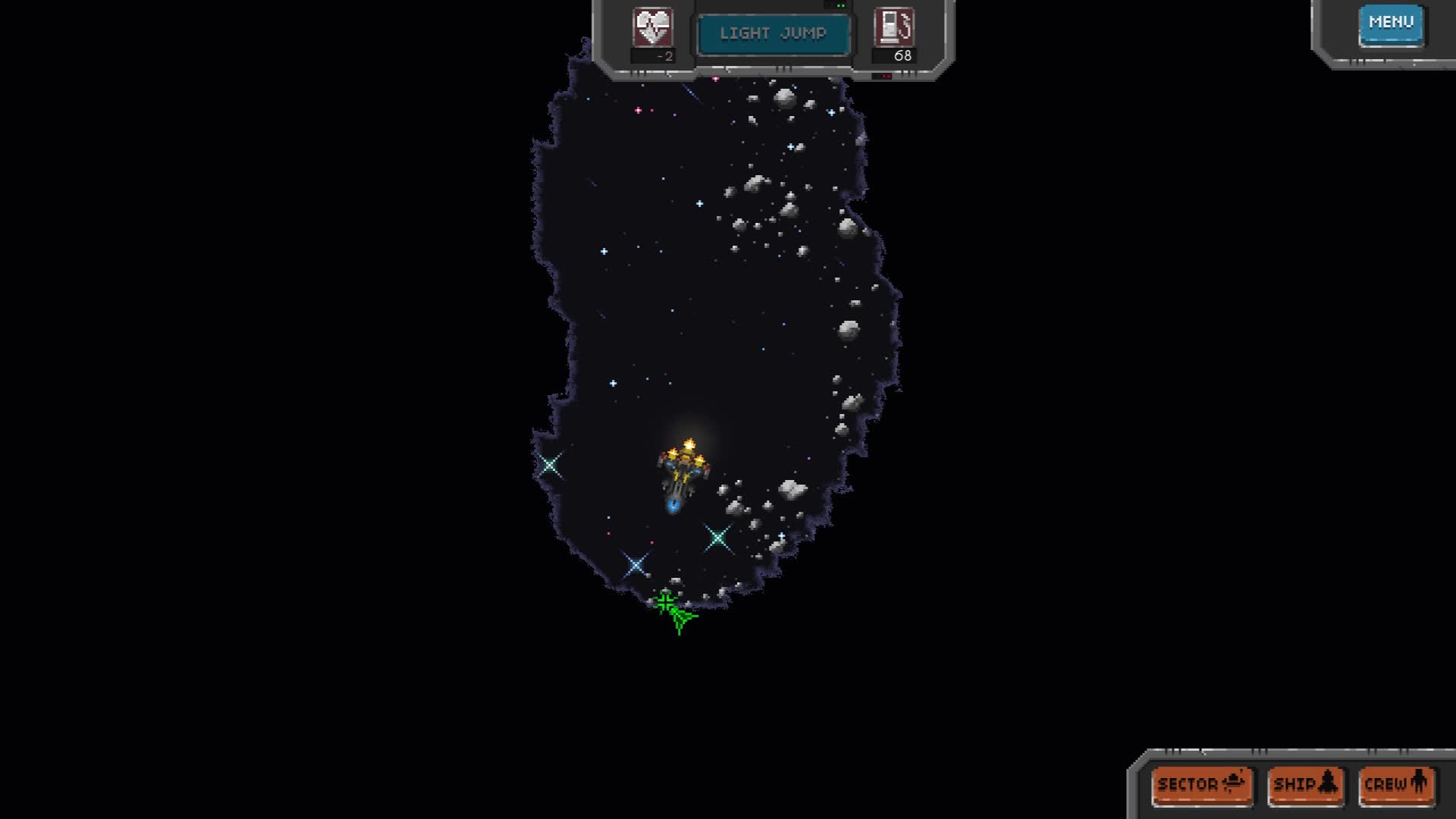The width and height of the screenshot is (1456, 819).
Task: Click the health value reading -2
Action: (664, 55)
